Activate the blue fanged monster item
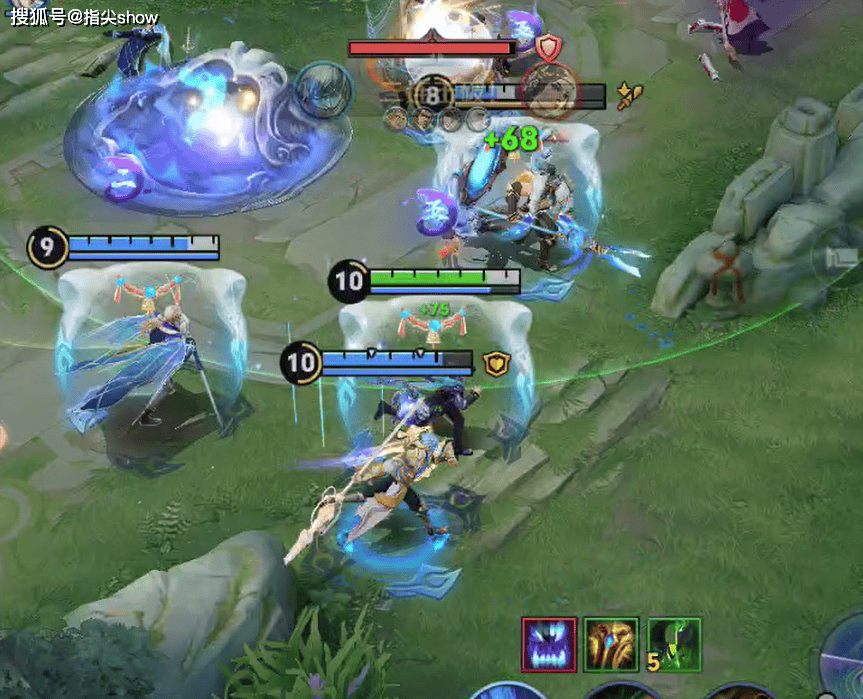This screenshot has height=699, width=863. click(x=549, y=645)
